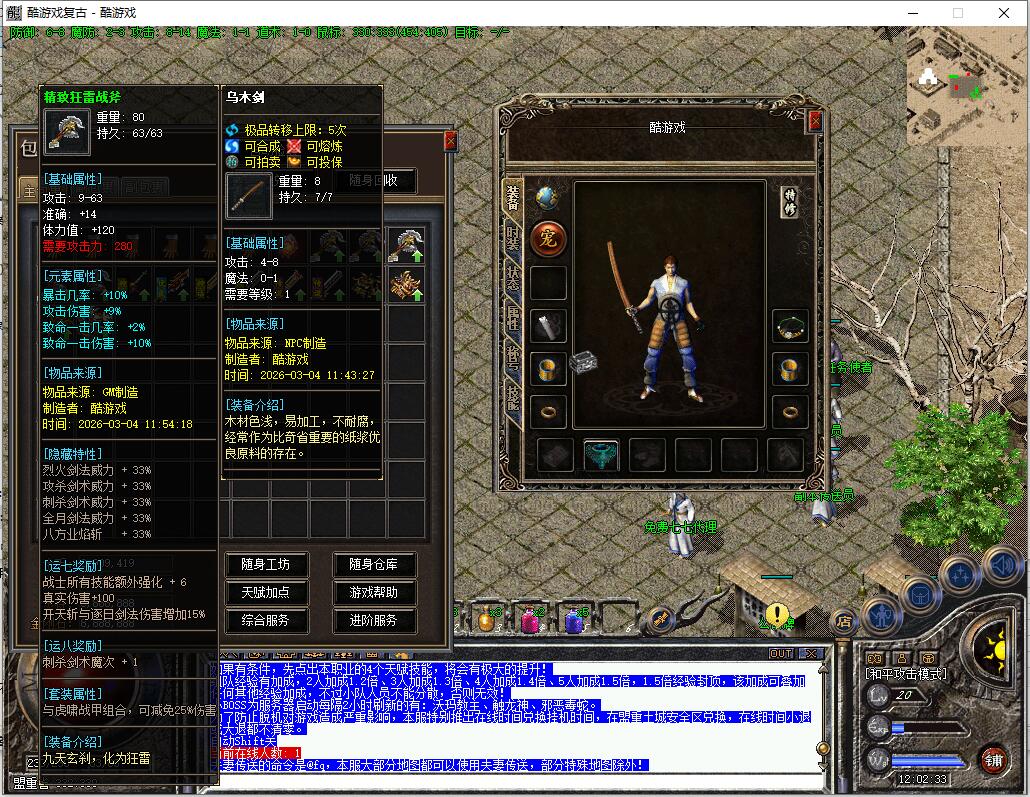The image size is (1030, 797).
Task: Click the round red 宠 pet button
Action: pos(548,239)
